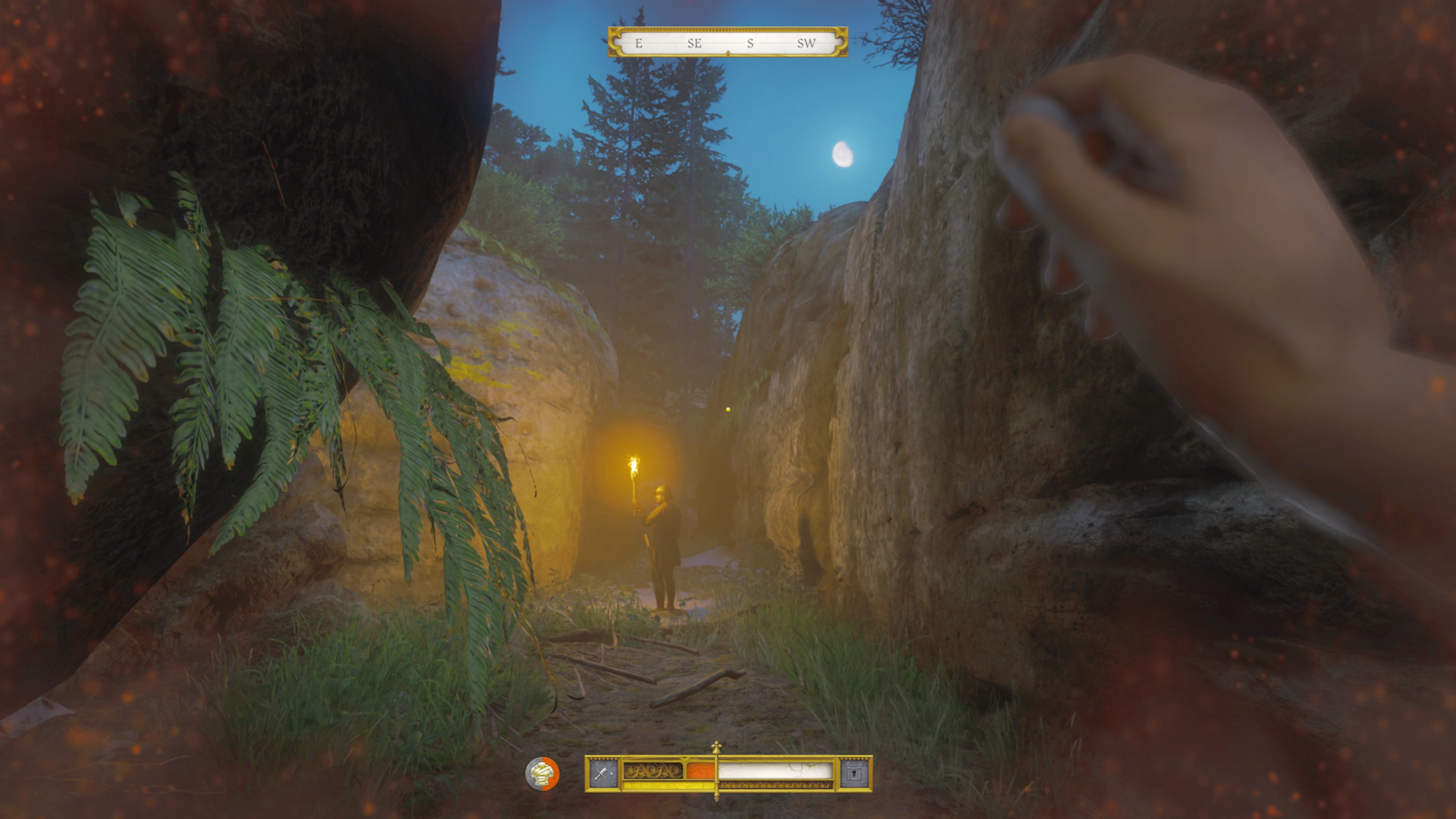Click the sword weapon icon on the HUD
The image size is (1456, 819).
(602, 773)
